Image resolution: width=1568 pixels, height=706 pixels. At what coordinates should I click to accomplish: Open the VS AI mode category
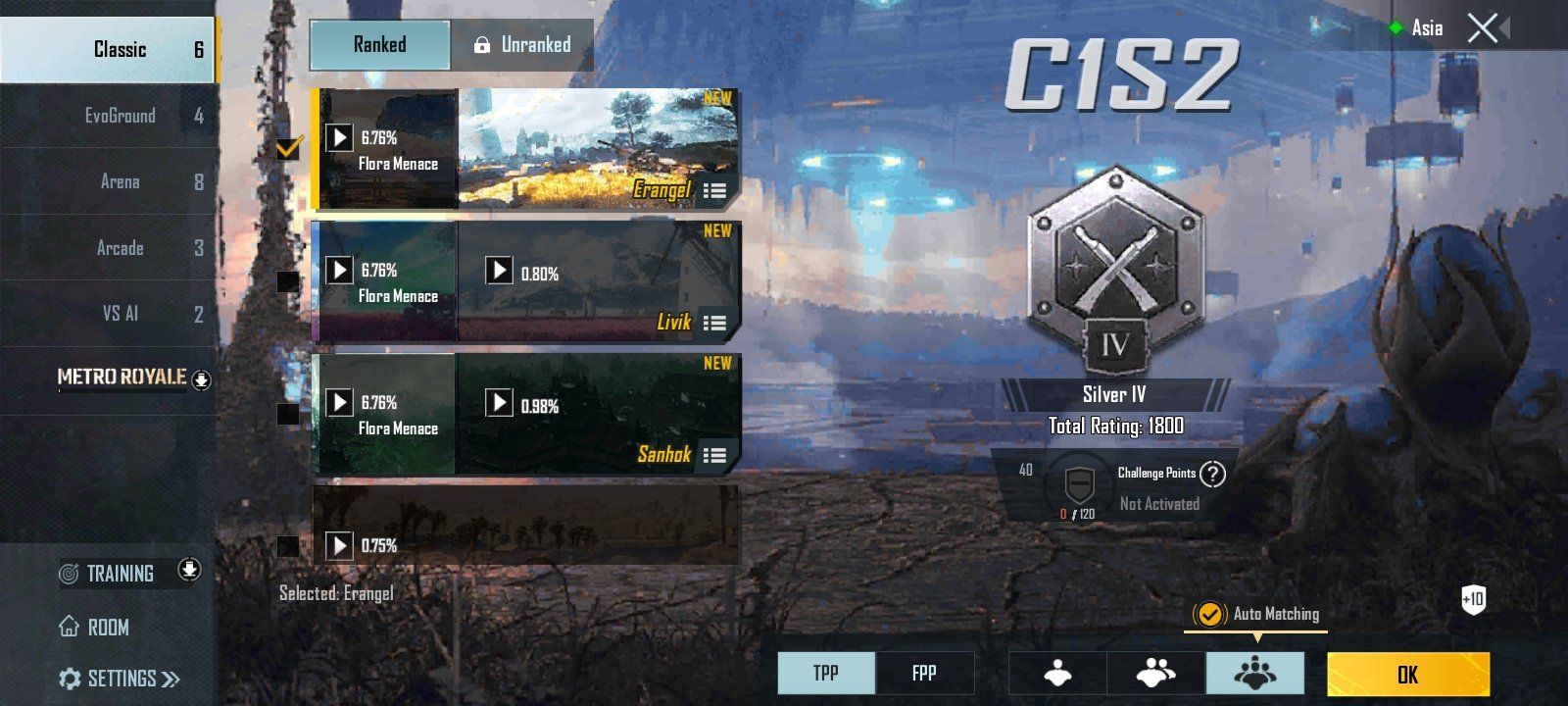120,314
